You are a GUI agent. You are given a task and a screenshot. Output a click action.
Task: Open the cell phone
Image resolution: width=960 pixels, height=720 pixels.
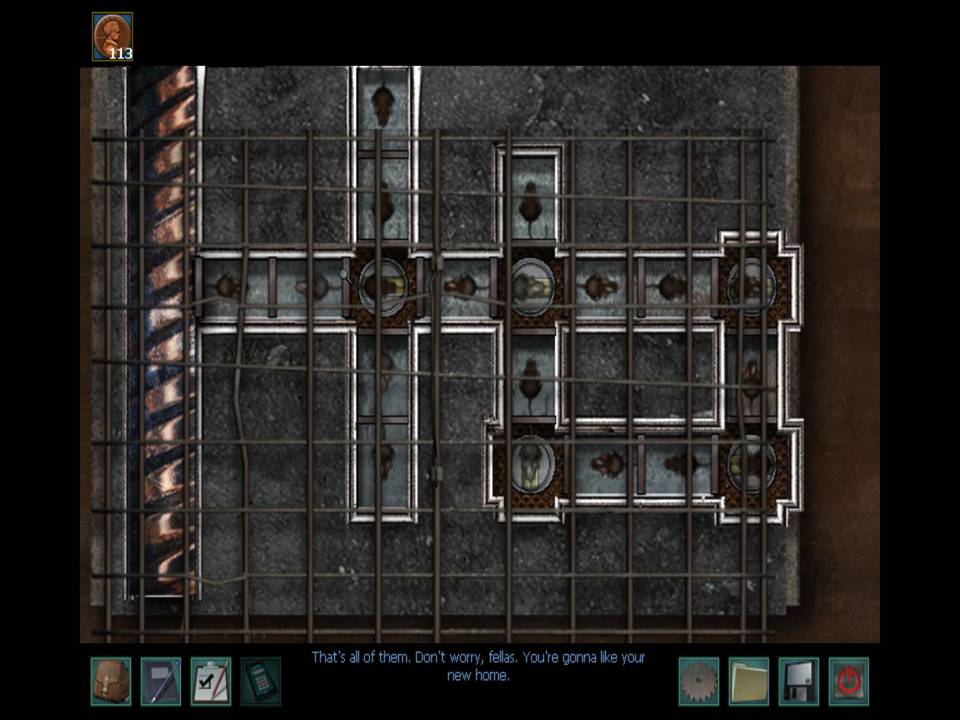point(260,681)
